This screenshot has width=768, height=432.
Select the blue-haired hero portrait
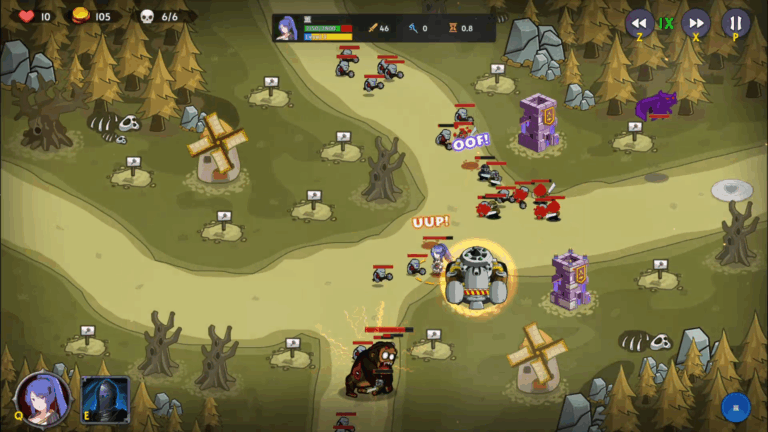42,397
